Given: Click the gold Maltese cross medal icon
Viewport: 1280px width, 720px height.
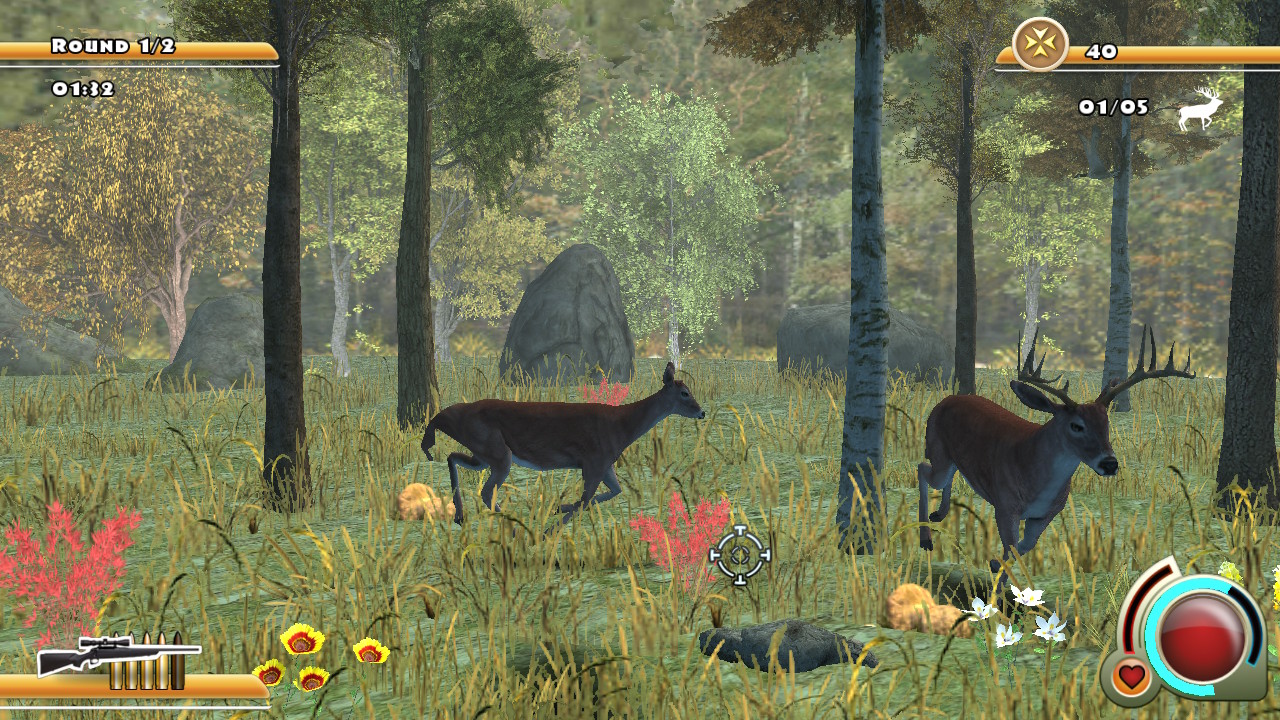Looking at the screenshot, I should click(x=1040, y=44).
